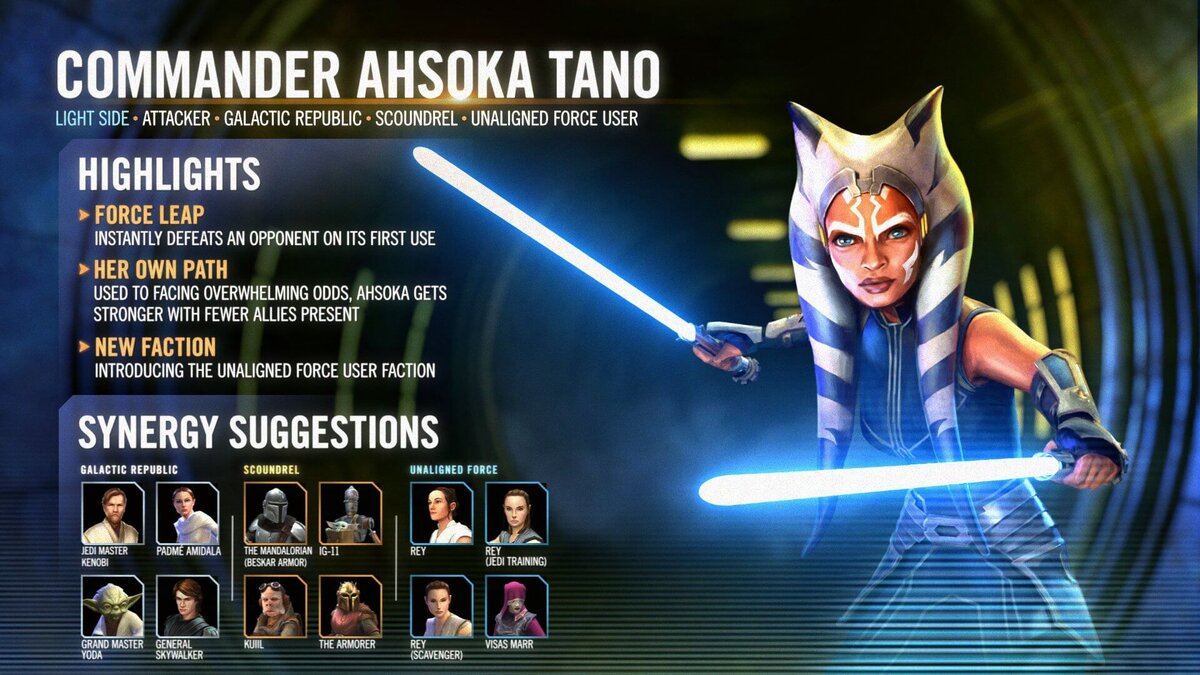
Task: Select The Mandalorian (Beskar Armor) portrait
Action: (275, 513)
